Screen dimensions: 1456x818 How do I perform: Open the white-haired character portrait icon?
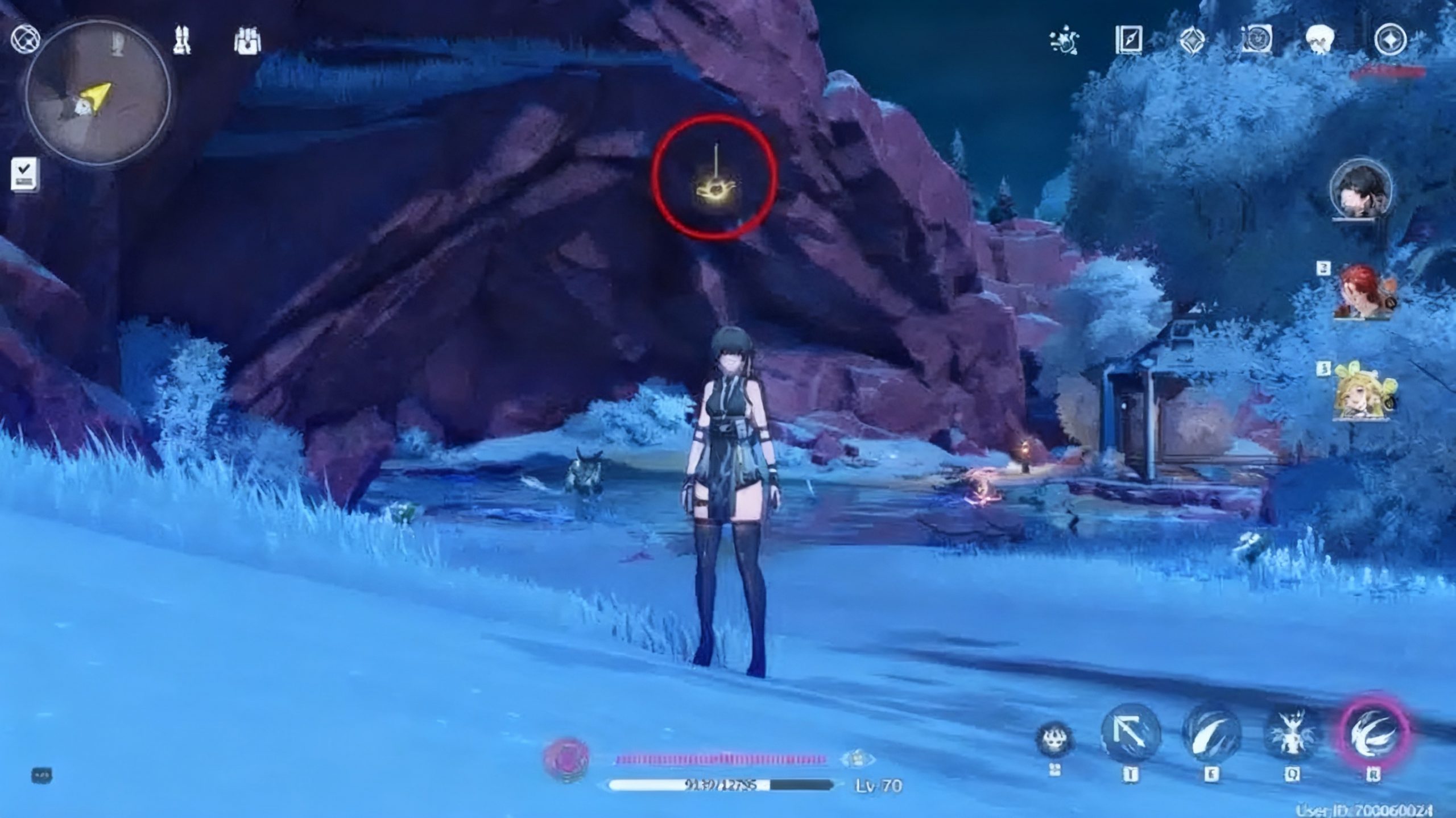(x=1319, y=40)
